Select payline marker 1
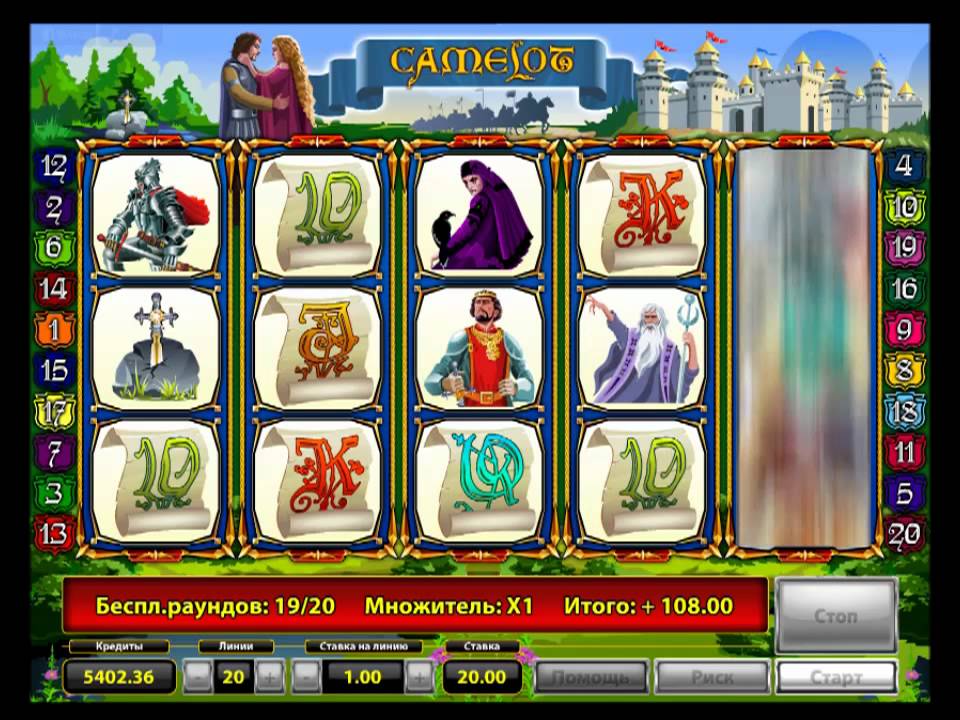The image size is (960, 720). tap(54, 328)
